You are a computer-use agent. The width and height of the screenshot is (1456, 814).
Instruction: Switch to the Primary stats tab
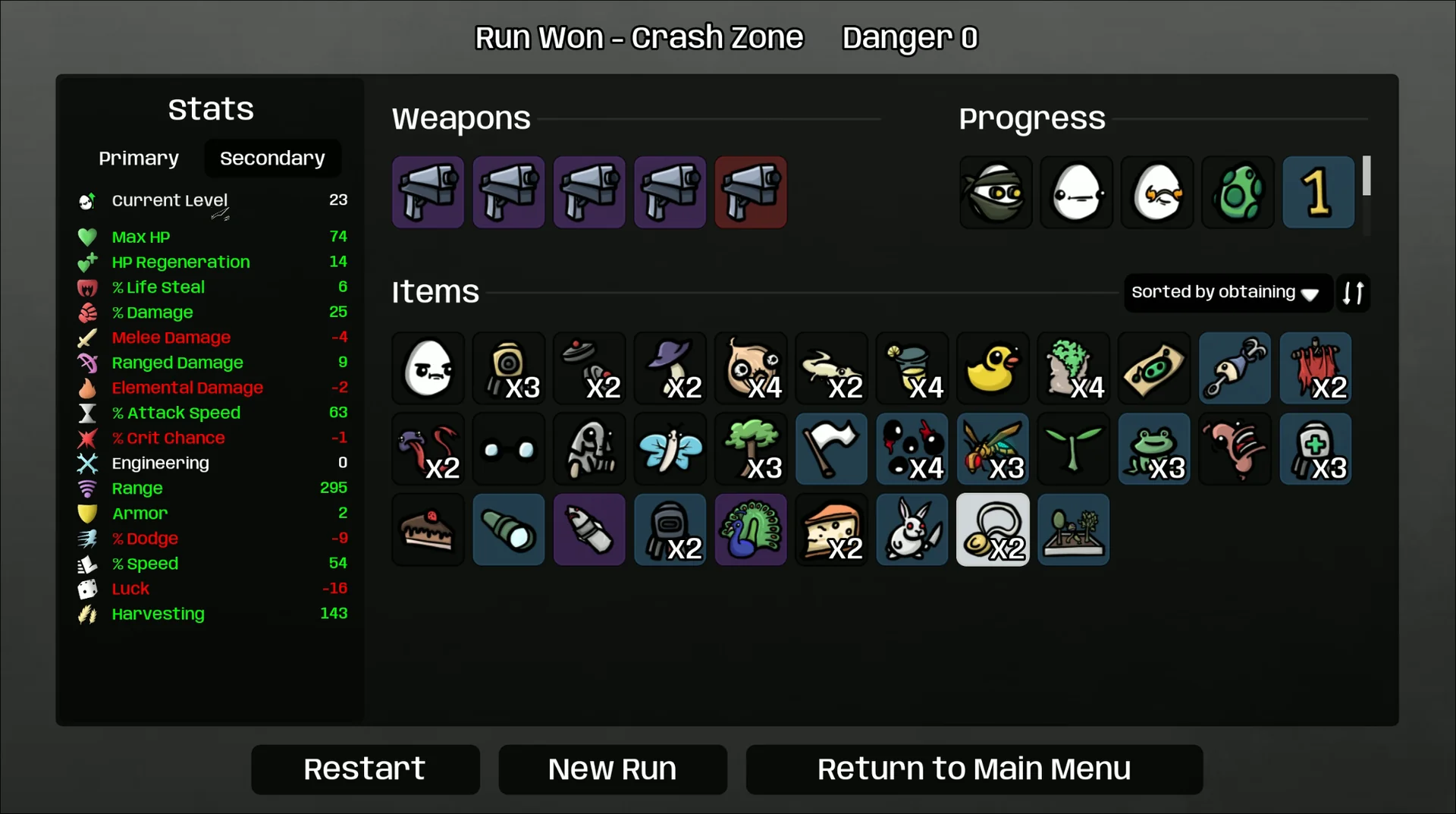pos(138,158)
